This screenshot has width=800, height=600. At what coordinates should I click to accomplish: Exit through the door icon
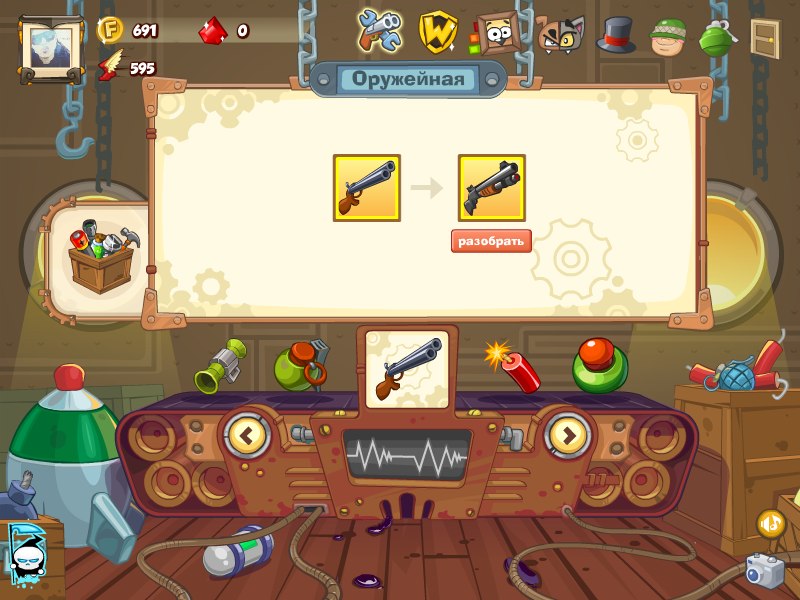point(766,38)
